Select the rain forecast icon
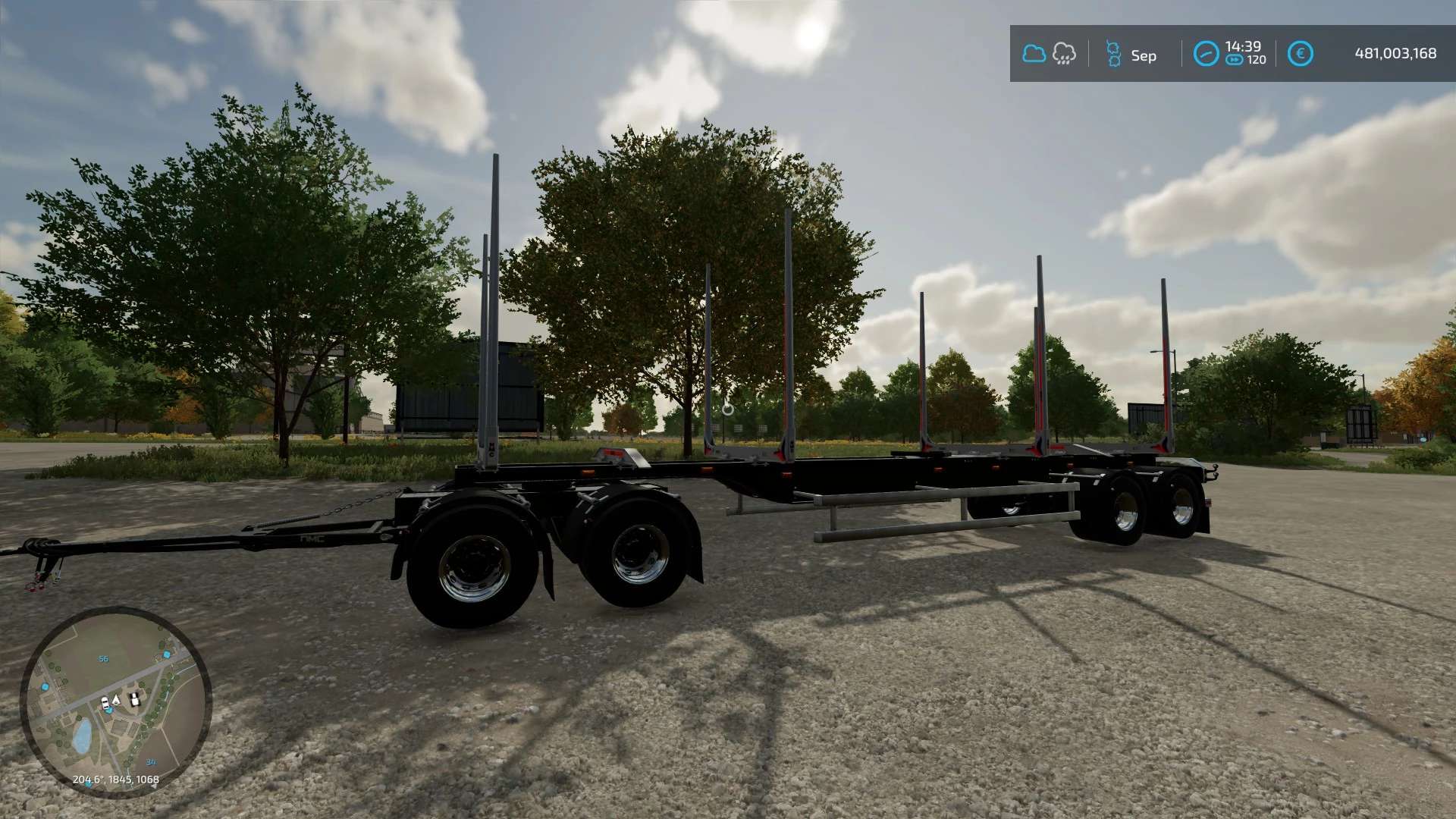 pyautogui.click(x=1064, y=54)
